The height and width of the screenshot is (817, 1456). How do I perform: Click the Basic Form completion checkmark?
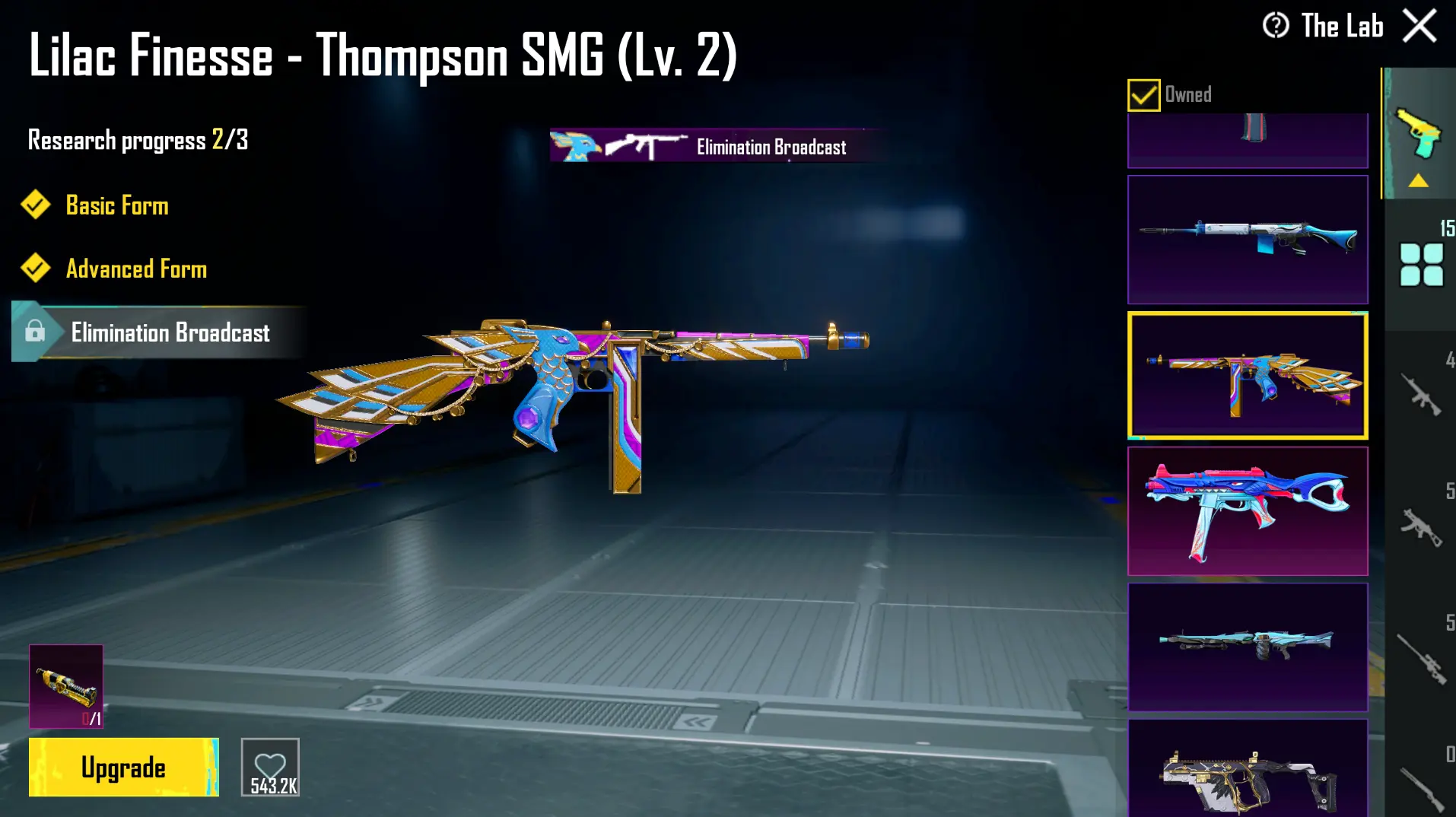[x=34, y=205]
